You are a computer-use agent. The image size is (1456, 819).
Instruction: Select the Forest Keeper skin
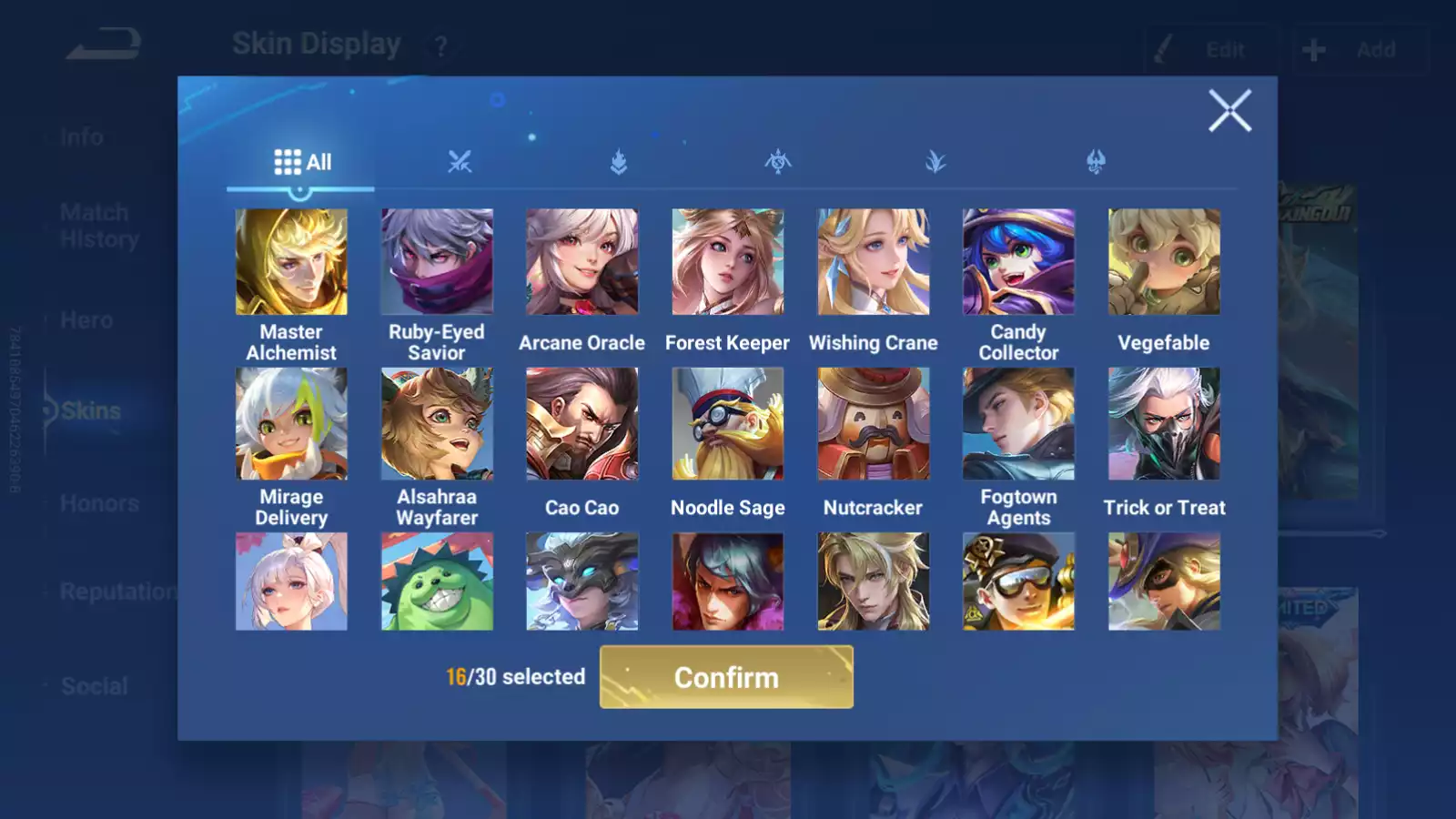coord(728,262)
